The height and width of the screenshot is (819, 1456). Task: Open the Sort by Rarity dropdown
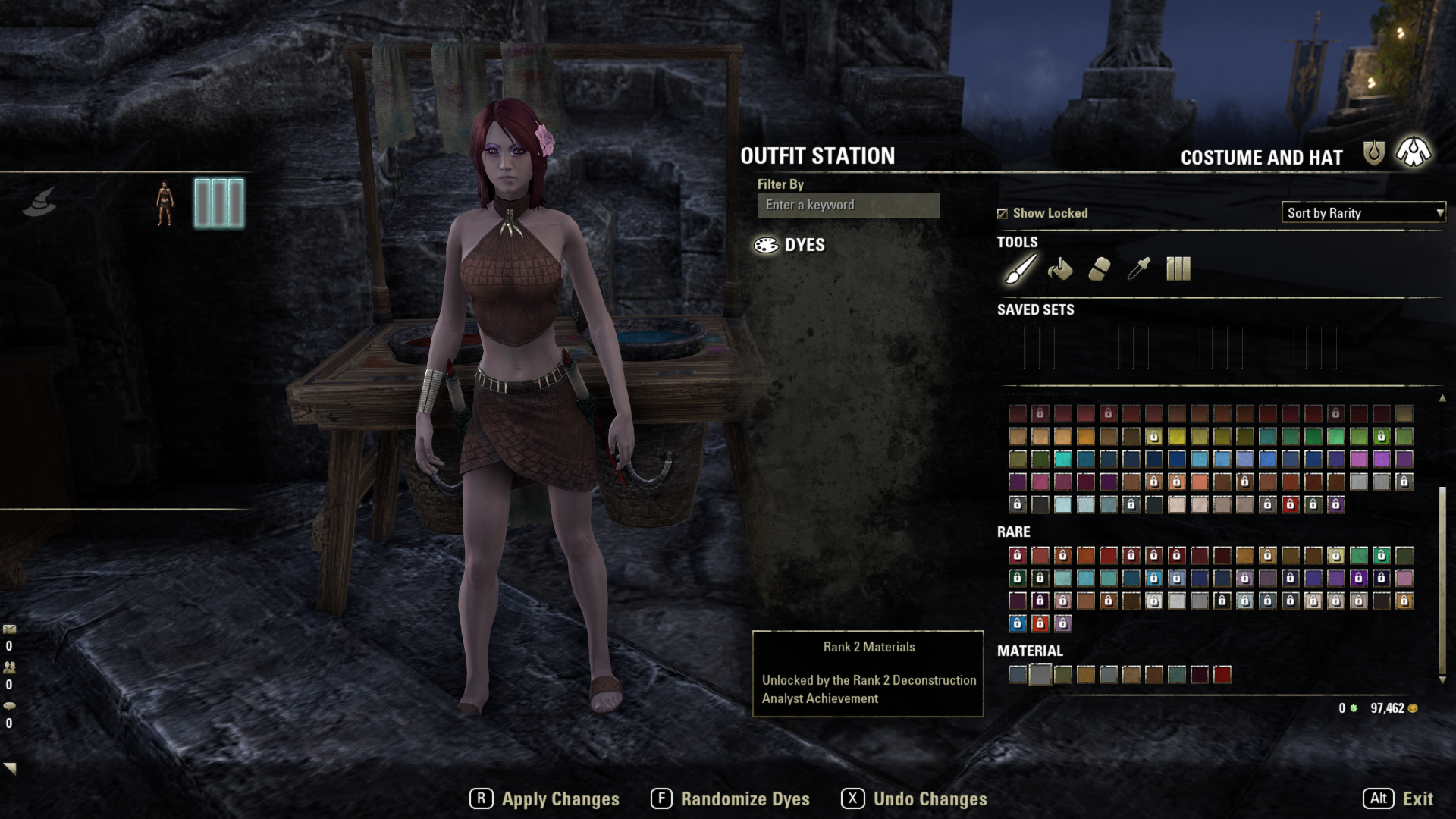click(x=1363, y=213)
